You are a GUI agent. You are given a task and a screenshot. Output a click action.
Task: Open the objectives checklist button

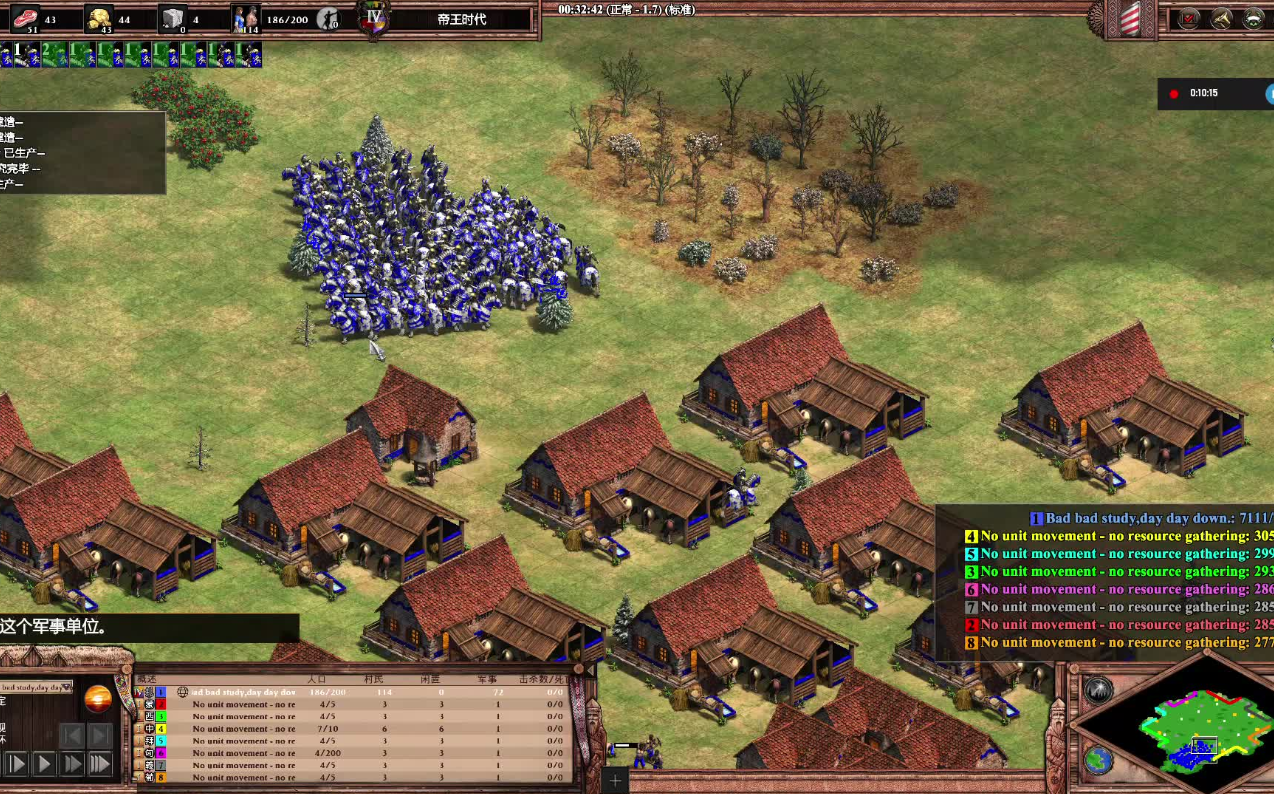(1190, 18)
